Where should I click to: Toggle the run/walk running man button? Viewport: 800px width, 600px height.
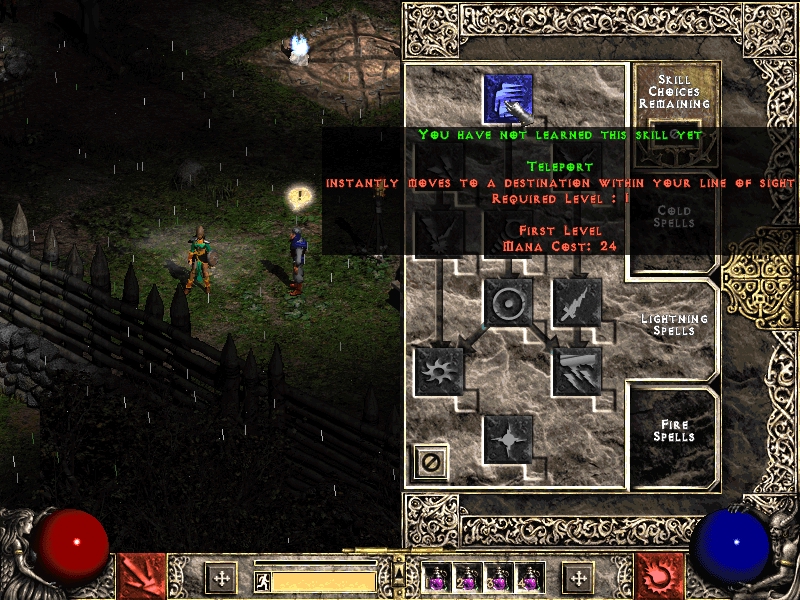[x=263, y=581]
